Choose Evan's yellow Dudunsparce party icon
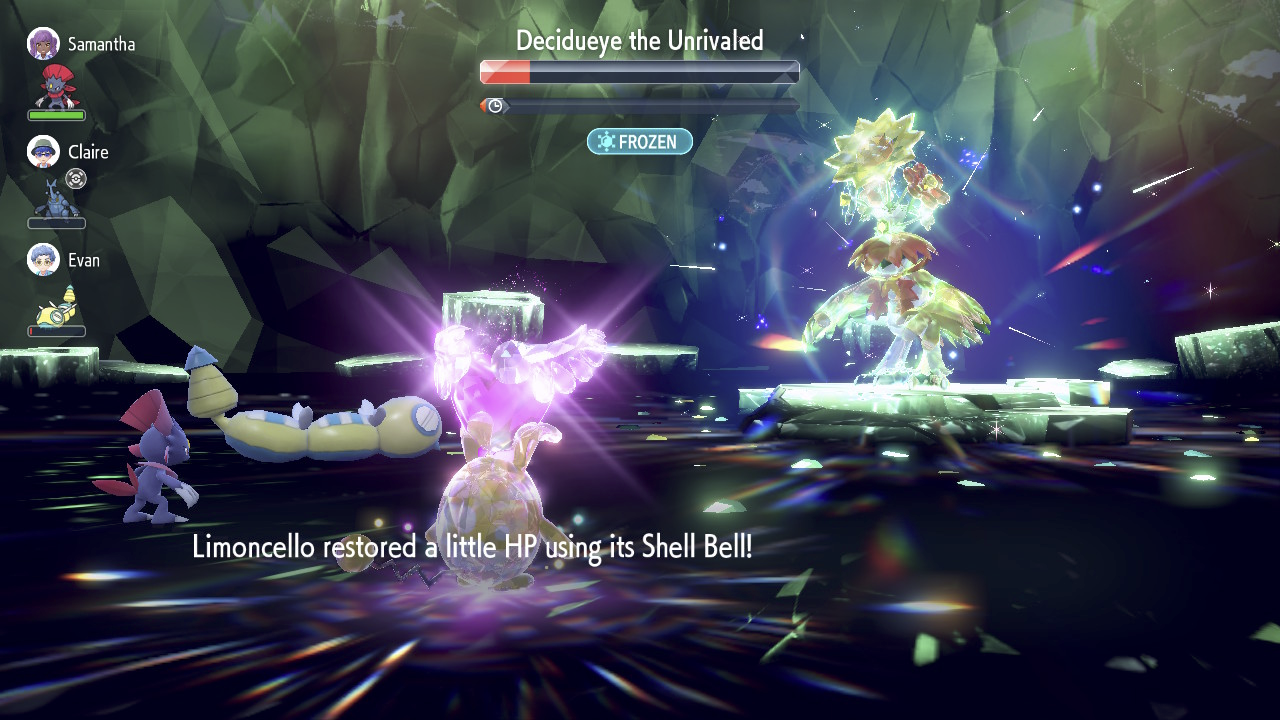1280x720 pixels. coord(56,302)
